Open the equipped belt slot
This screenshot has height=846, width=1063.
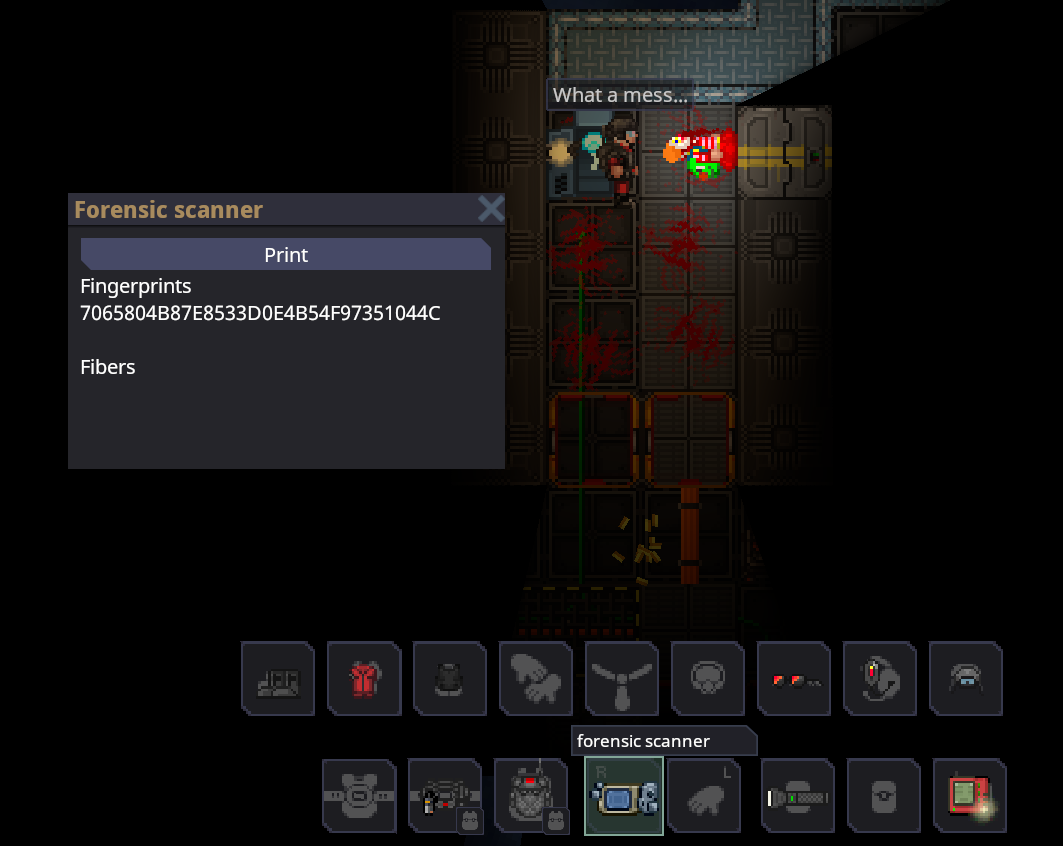[x=445, y=796]
